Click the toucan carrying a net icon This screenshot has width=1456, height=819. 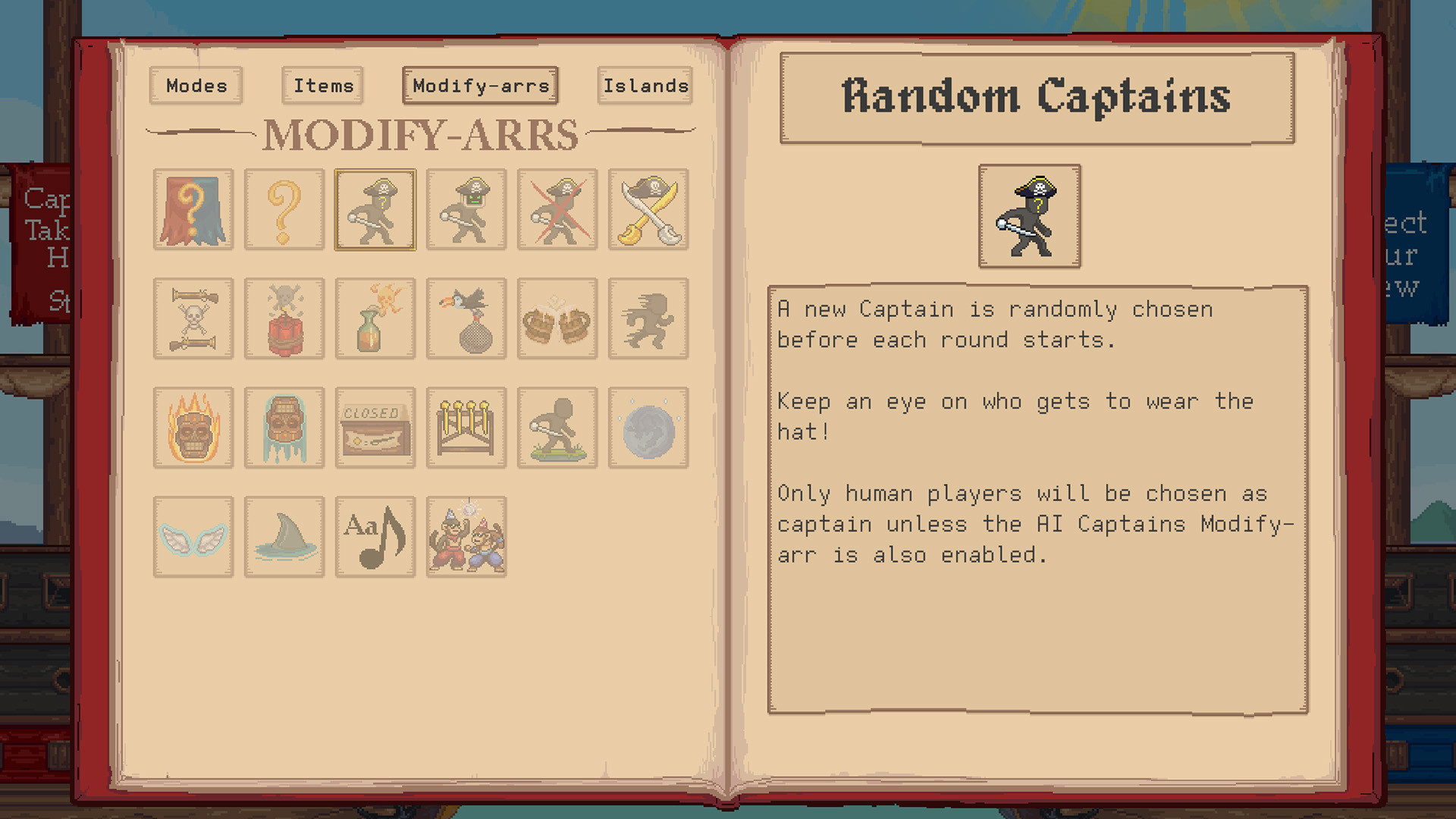tap(466, 318)
